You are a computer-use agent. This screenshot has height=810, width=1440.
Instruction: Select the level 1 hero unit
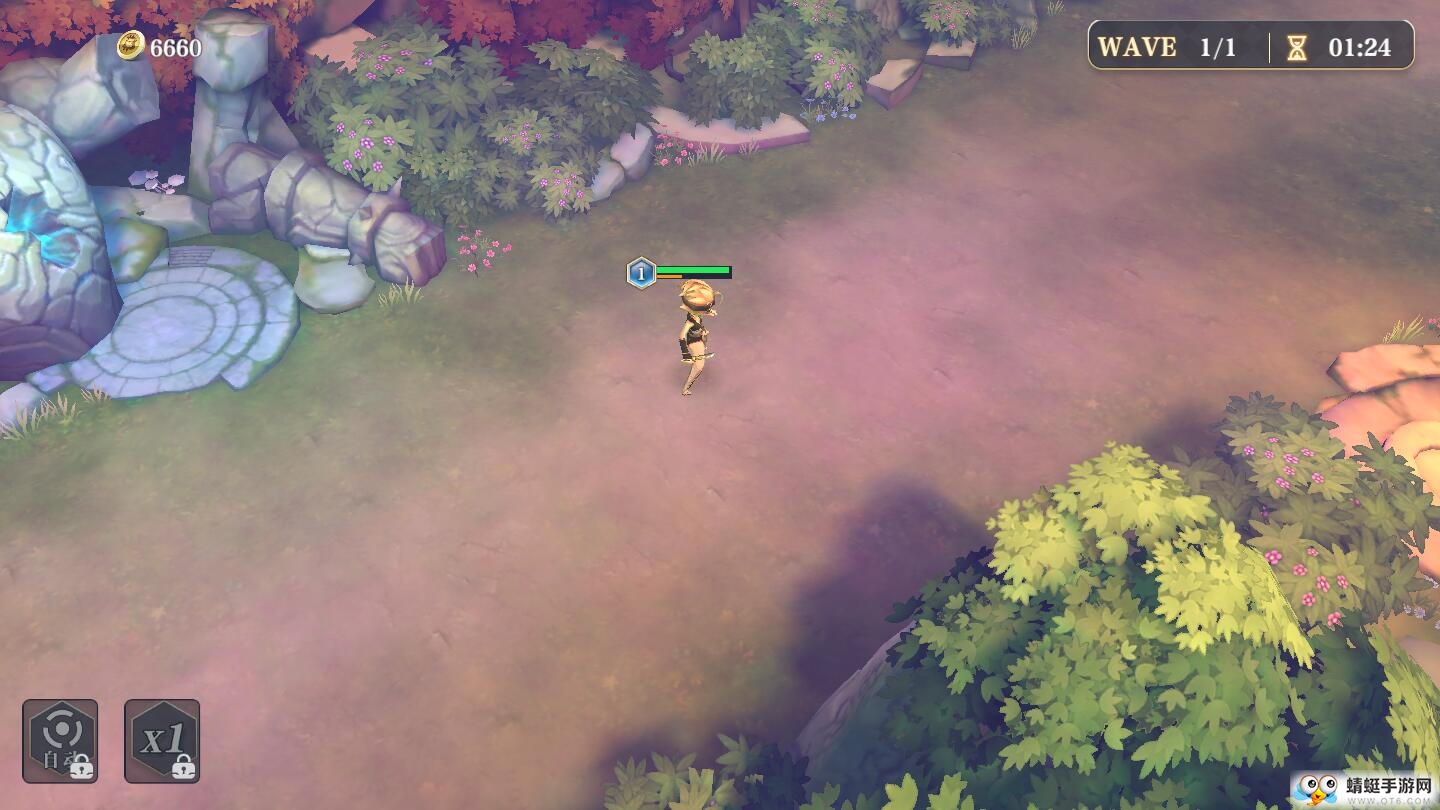697,335
